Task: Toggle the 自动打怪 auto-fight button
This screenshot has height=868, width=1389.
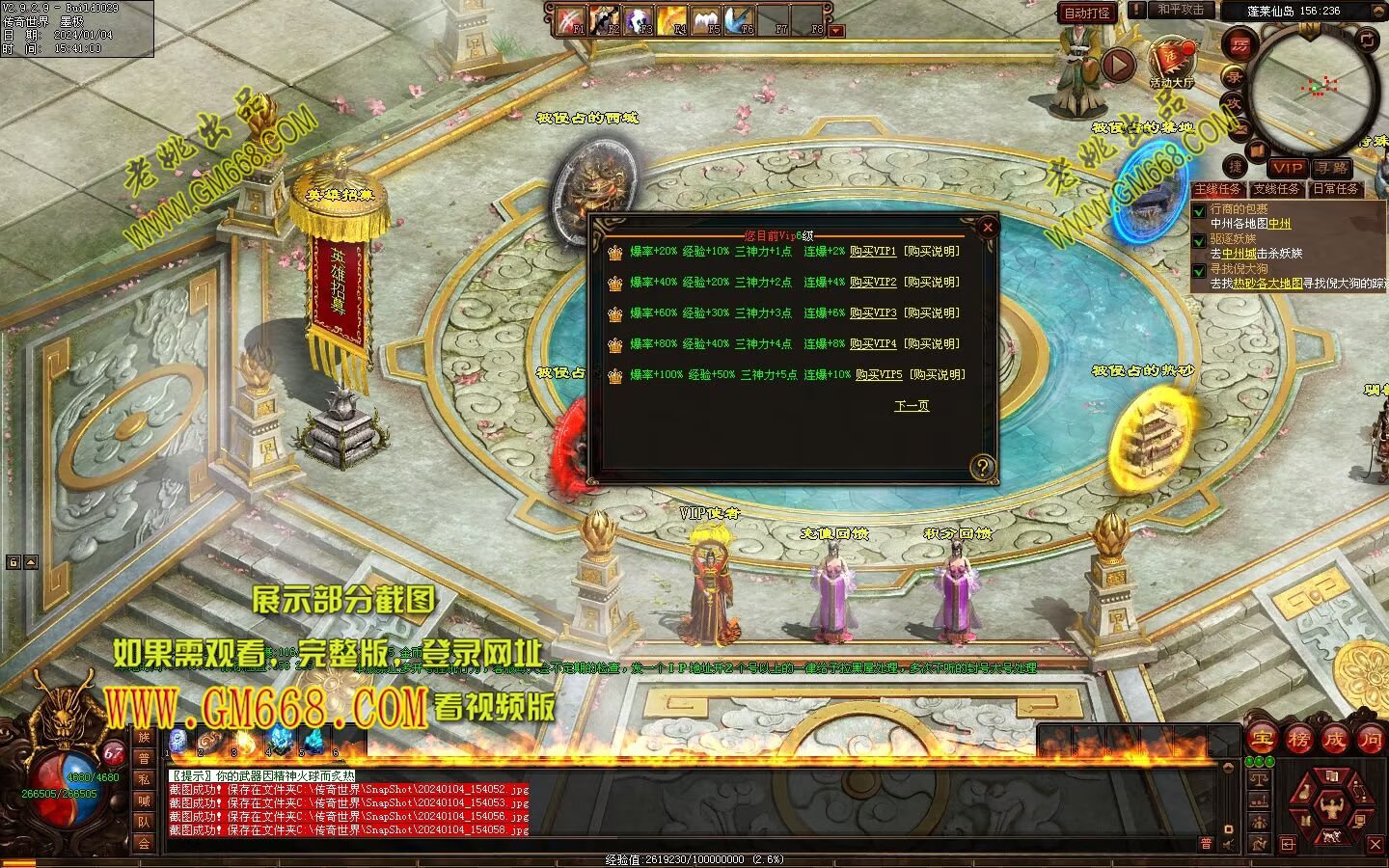Action: (x=1086, y=14)
